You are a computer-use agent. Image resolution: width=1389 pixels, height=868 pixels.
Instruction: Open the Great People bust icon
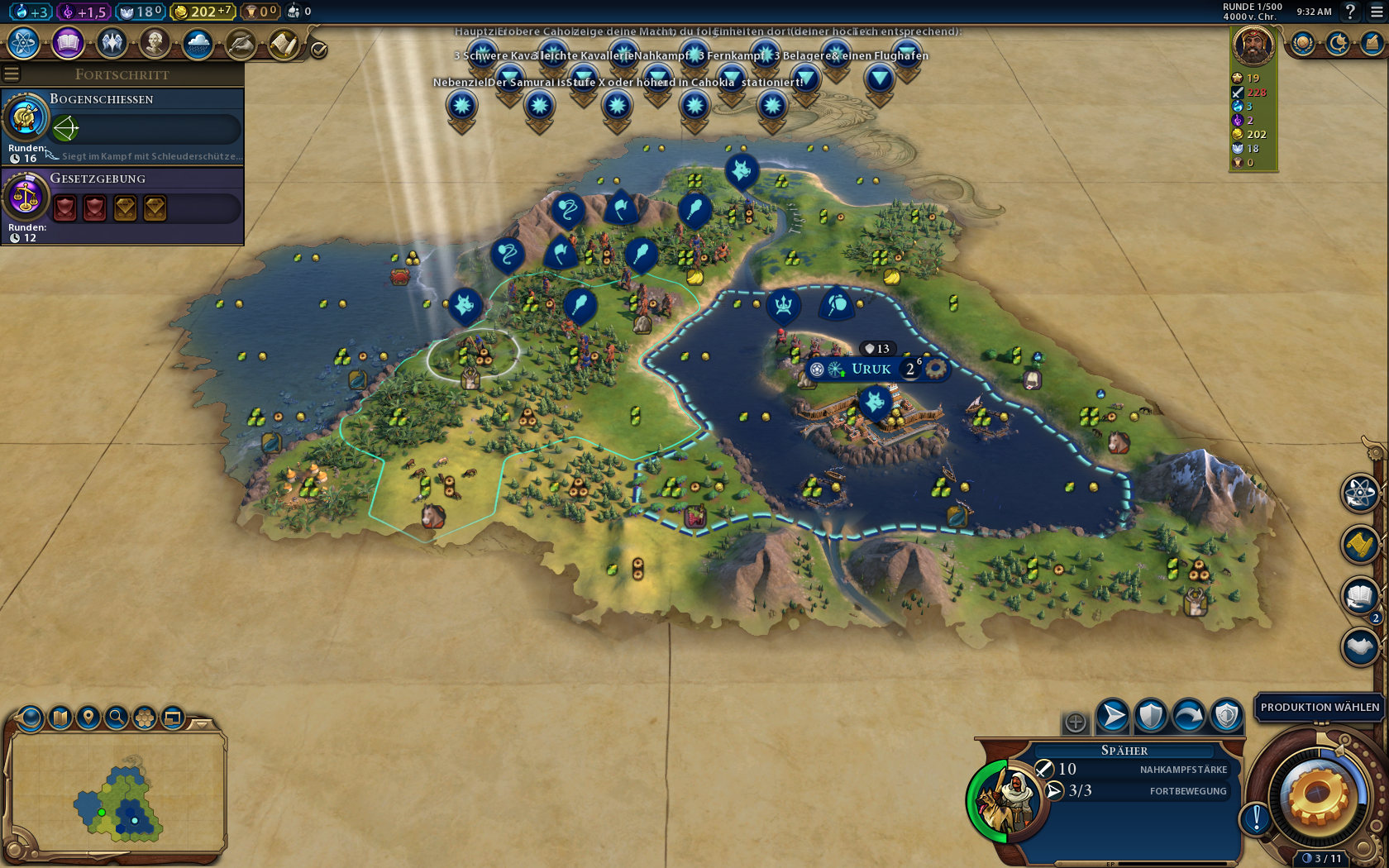(154, 43)
